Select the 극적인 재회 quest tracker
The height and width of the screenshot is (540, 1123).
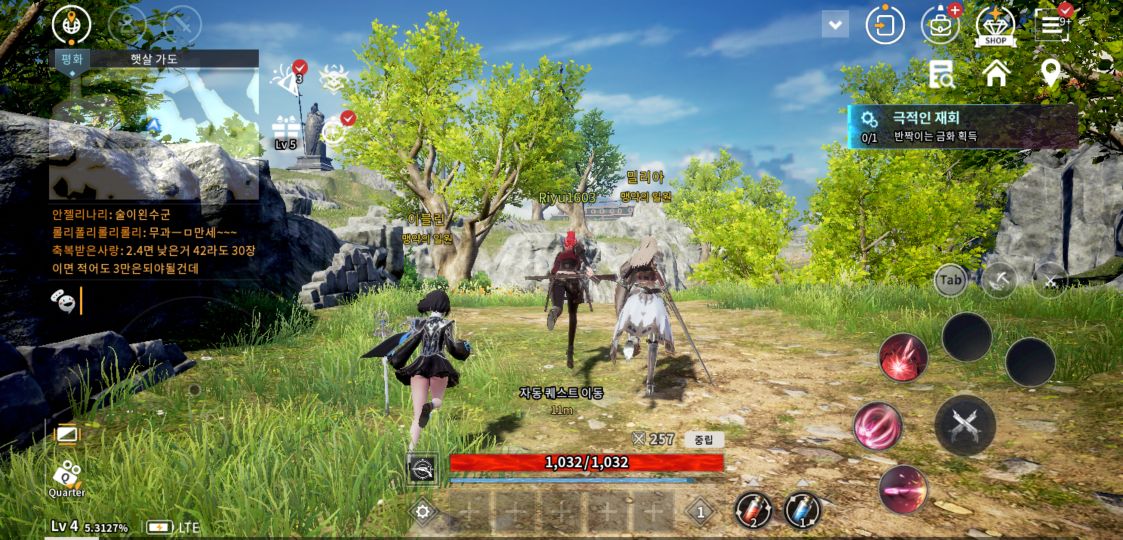962,127
